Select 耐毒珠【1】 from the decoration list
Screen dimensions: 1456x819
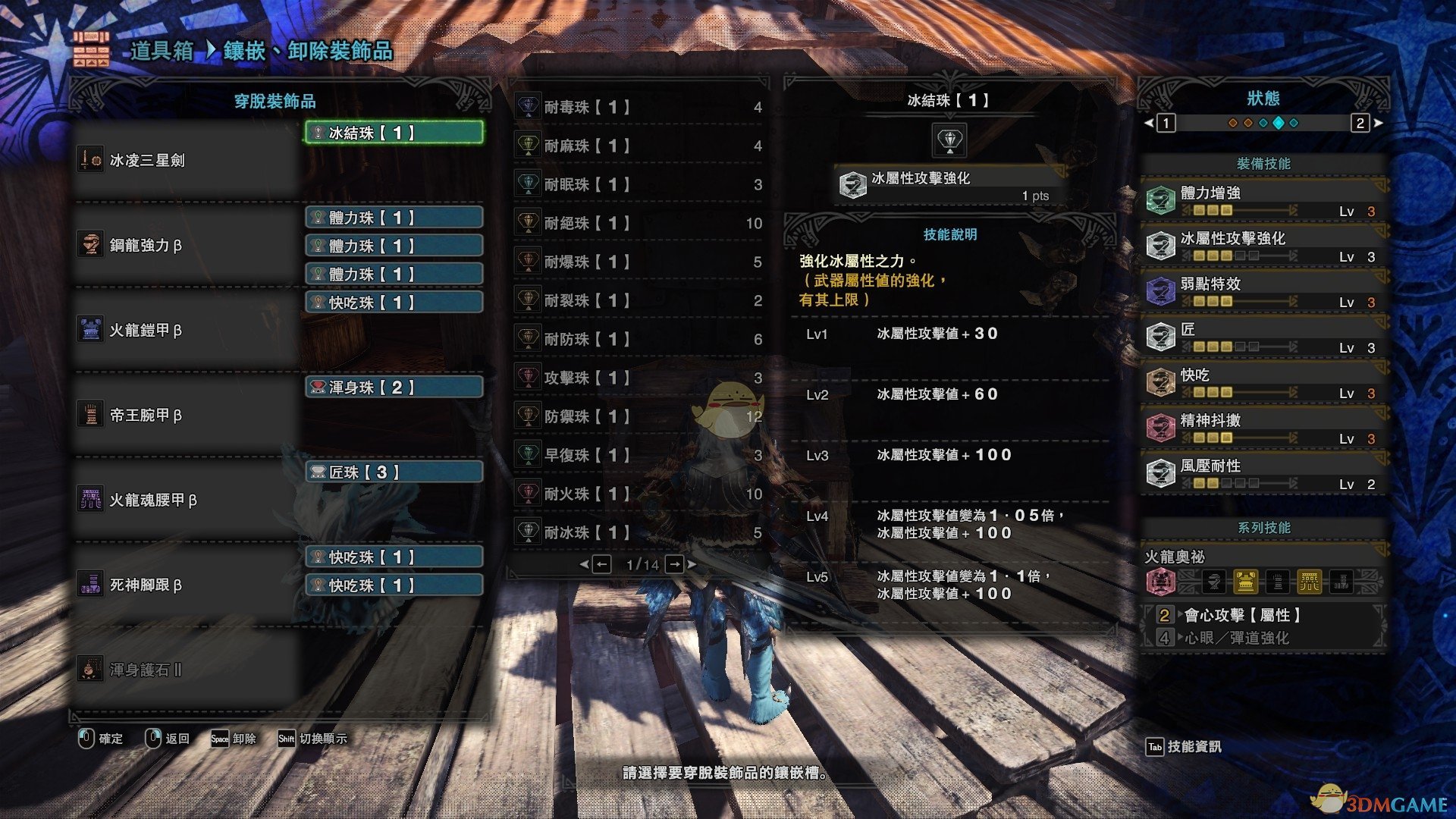[x=639, y=107]
